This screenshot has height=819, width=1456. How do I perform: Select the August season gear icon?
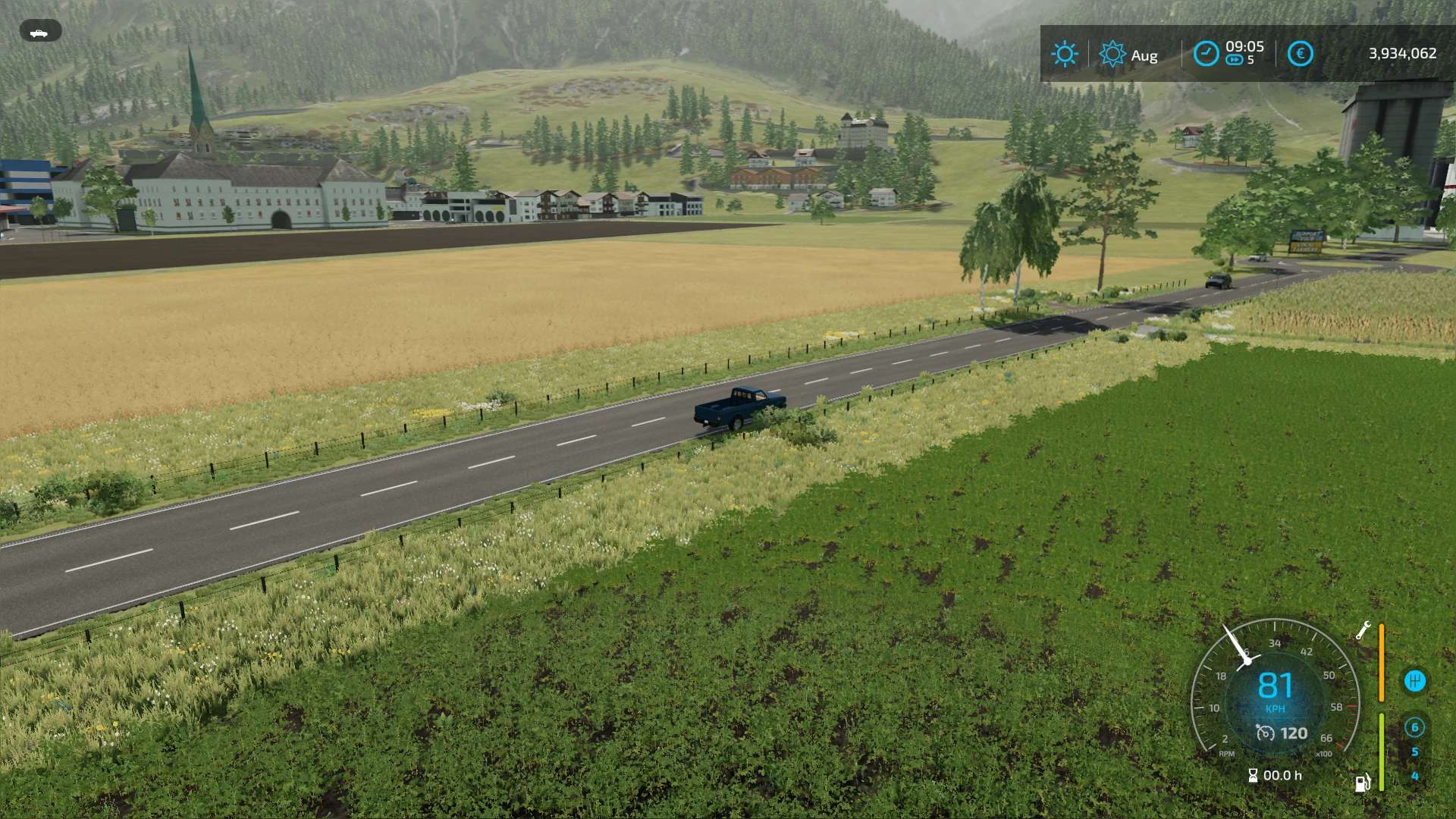[x=1112, y=54]
